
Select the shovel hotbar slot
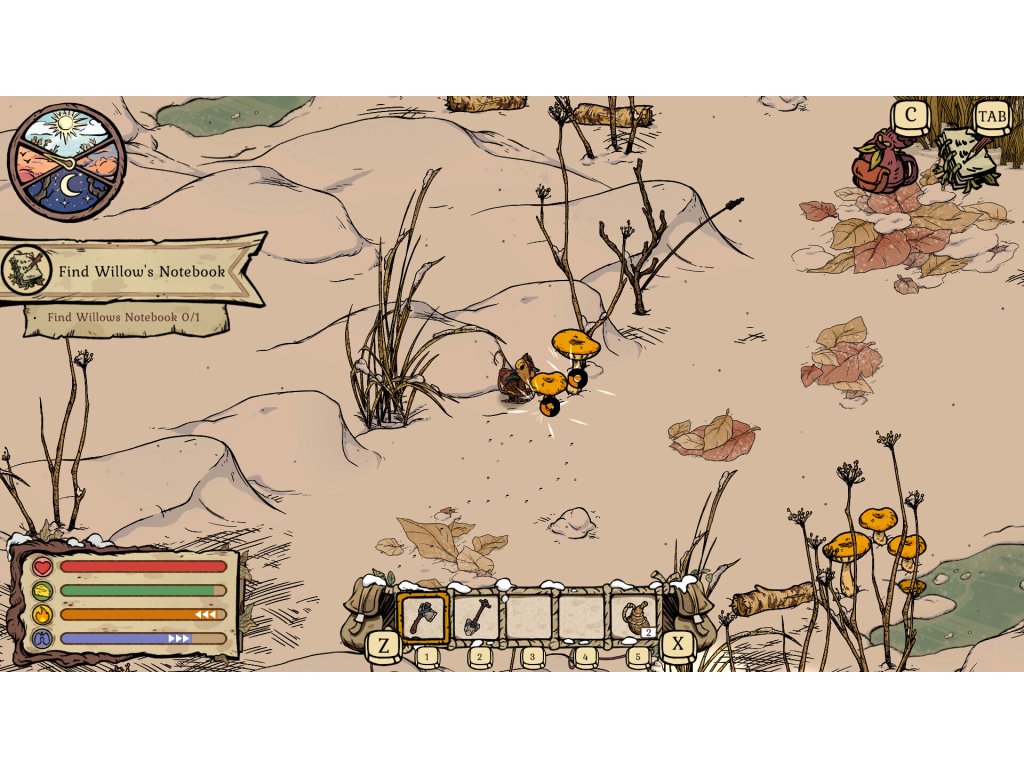click(x=476, y=615)
